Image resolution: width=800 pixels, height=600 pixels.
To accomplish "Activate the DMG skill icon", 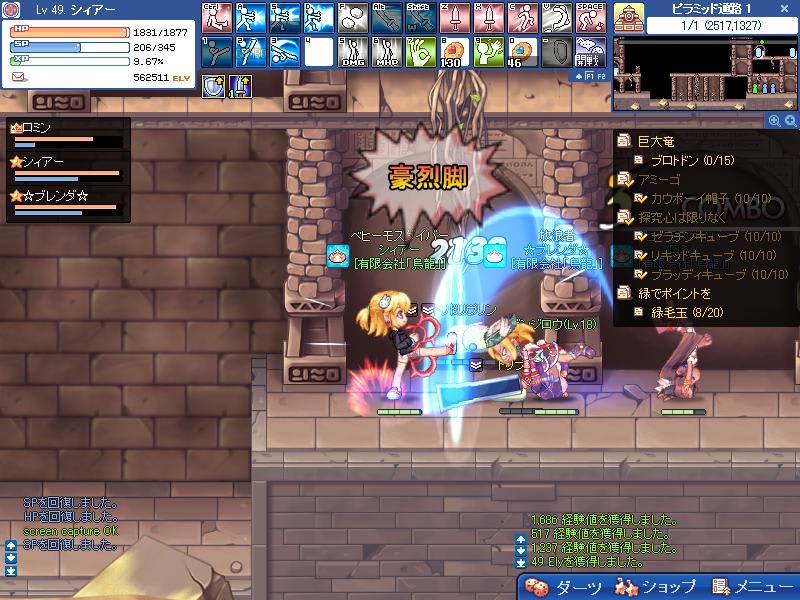I will pyautogui.click(x=351, y=51).
